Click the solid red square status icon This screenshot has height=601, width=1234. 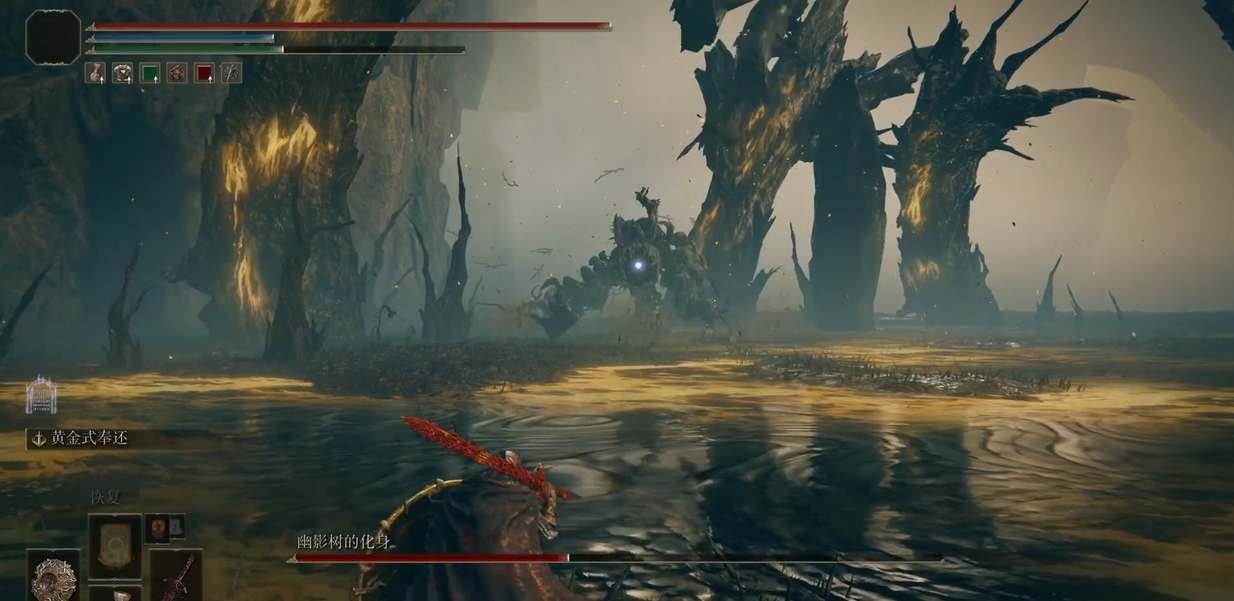(x=204, y=72)
